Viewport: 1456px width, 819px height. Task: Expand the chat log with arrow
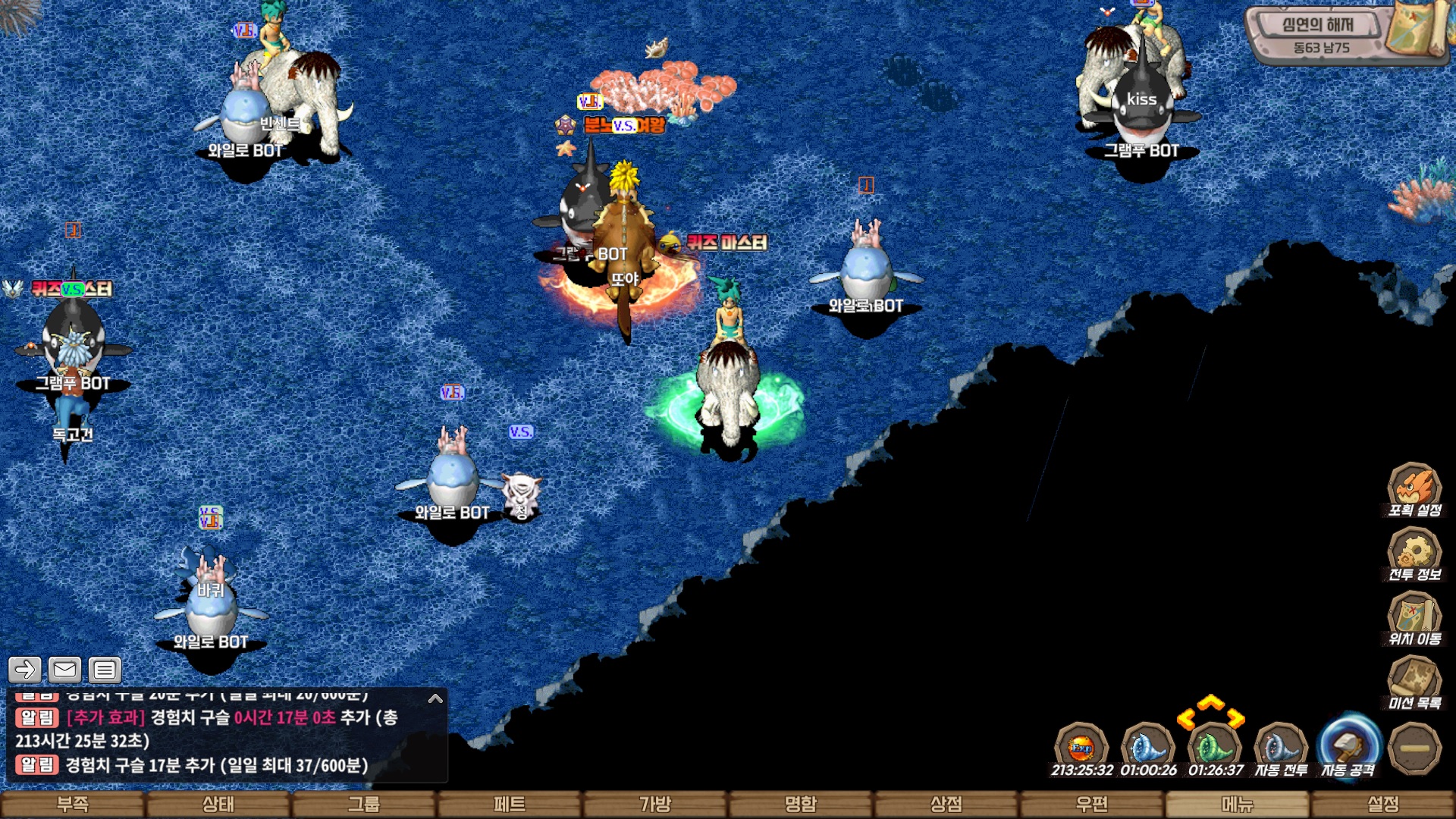point(435,698)
